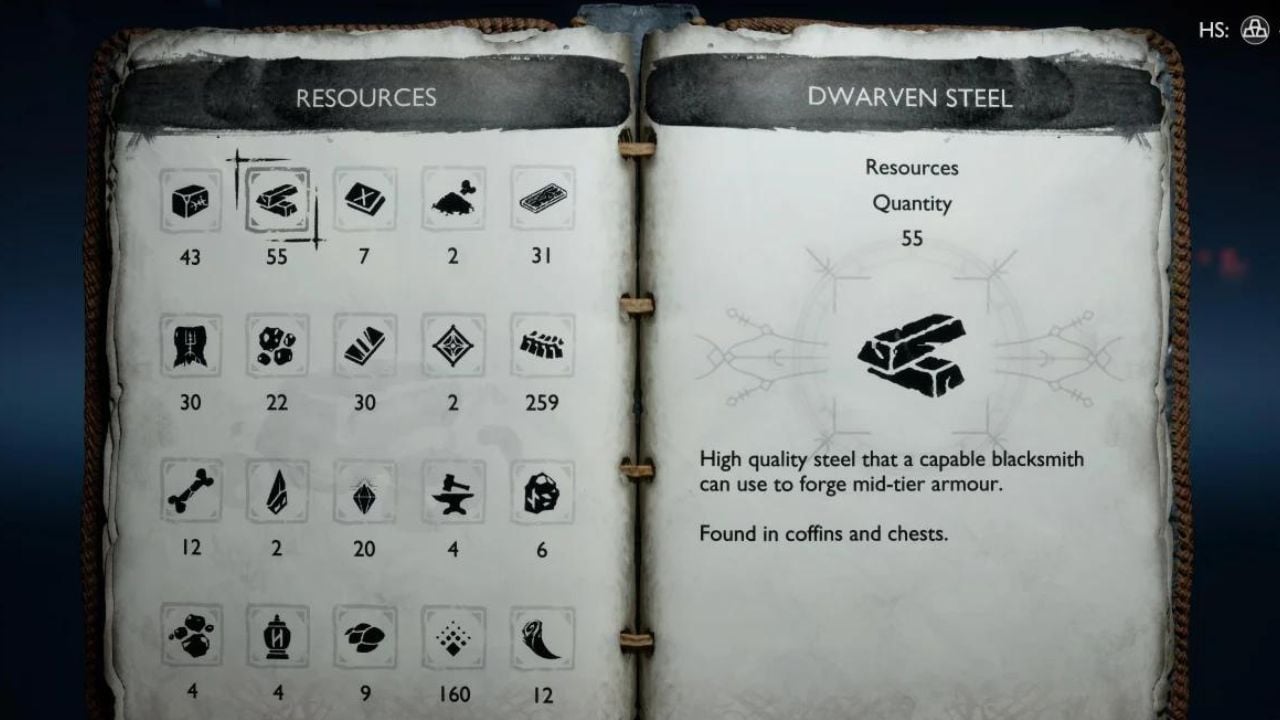Screen dimensions: 1280x720
Task: Select the soot pile resource with quantity 2
Action: coord(452,201)
